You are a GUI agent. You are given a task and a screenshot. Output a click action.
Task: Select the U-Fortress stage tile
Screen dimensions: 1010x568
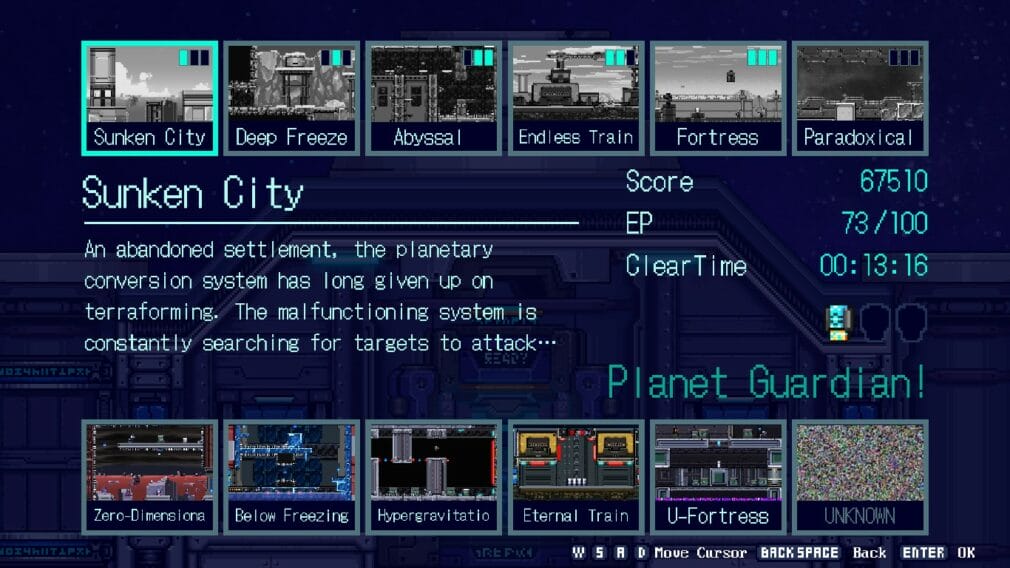click(717, 477)
